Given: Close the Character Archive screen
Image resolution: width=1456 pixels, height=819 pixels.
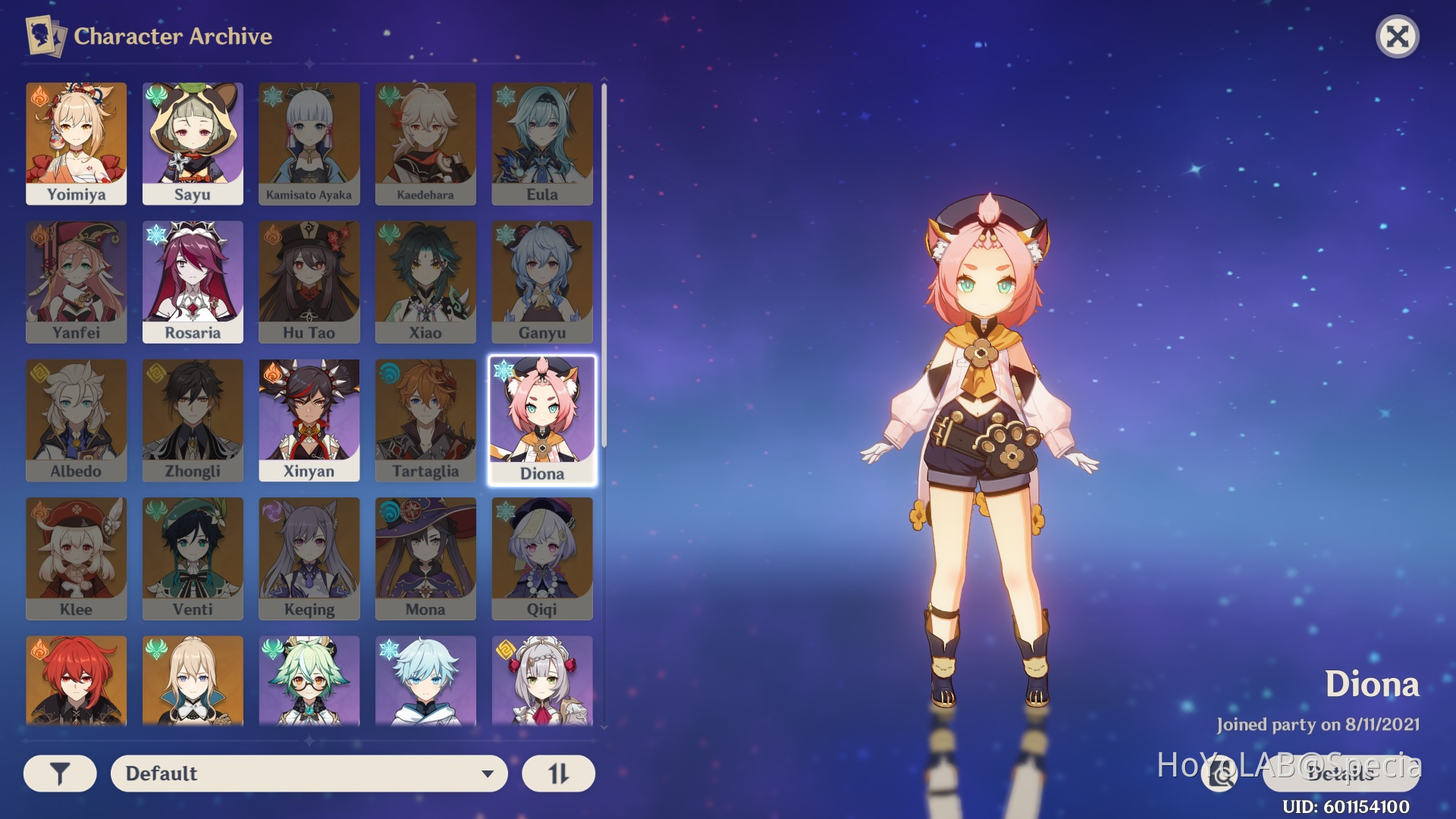Looking at the screenshot, I should (1399, 36).
